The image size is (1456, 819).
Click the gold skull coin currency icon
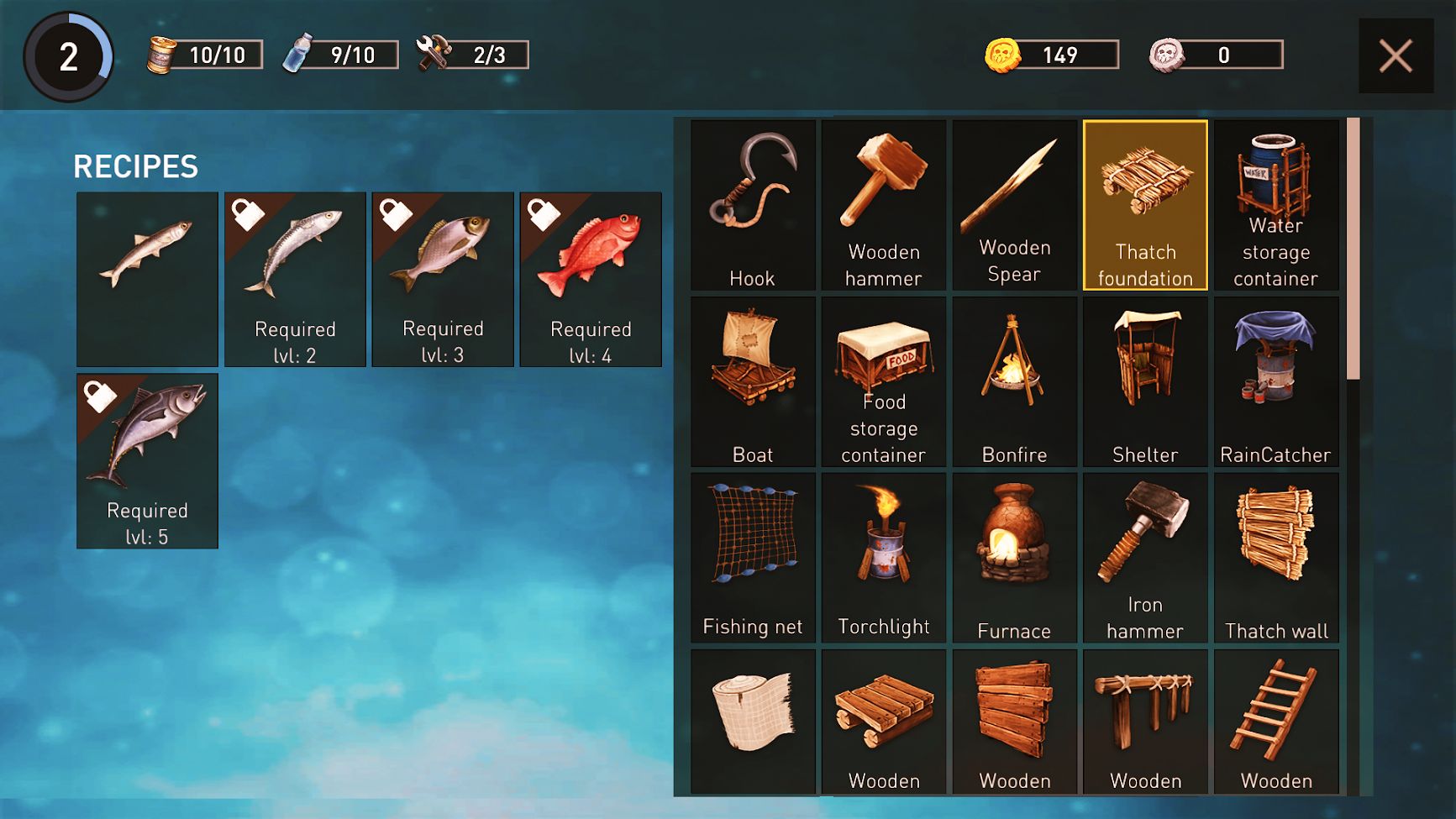coord(1002,55)
